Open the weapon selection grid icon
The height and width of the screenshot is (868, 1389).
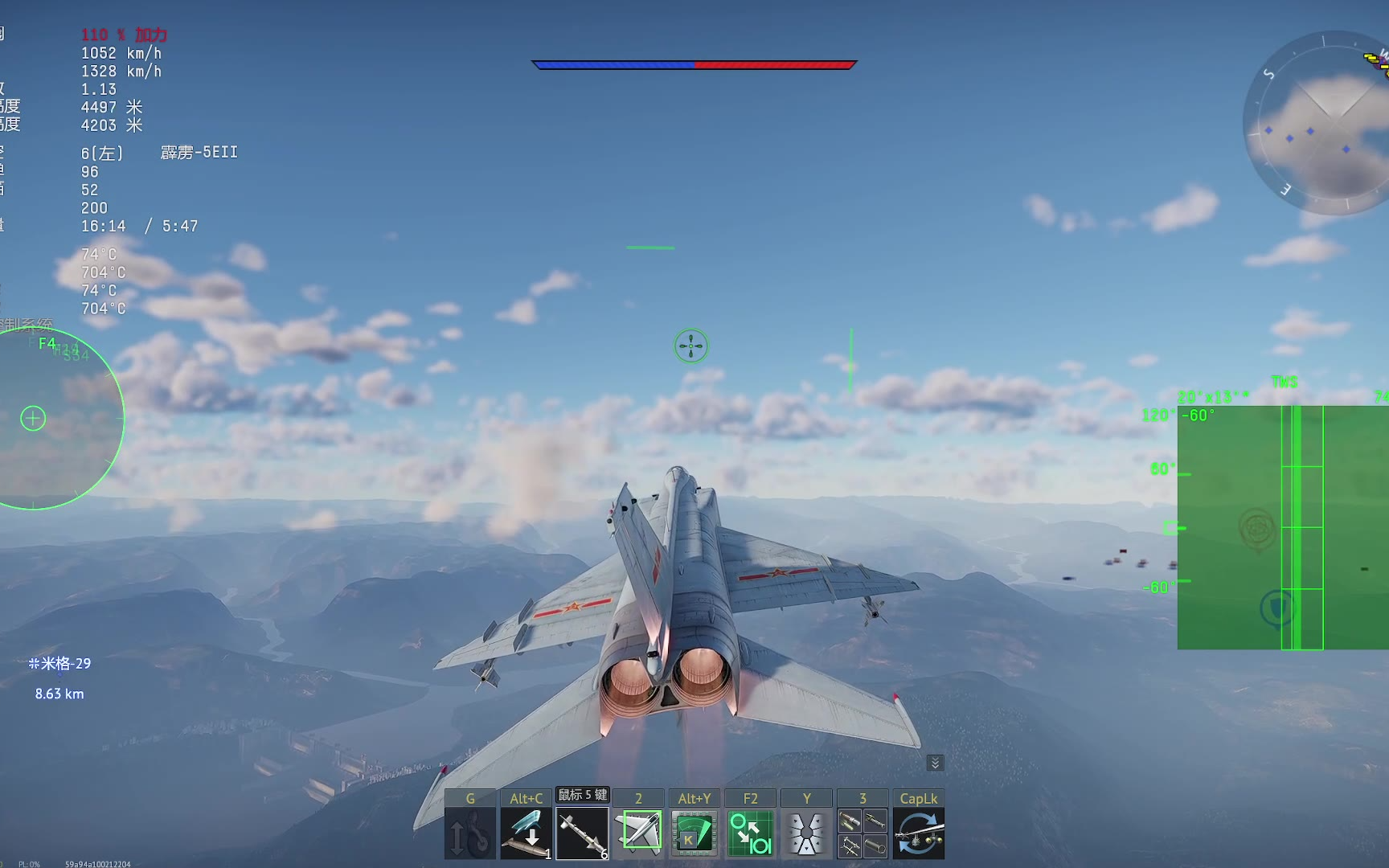pos(862,833)
